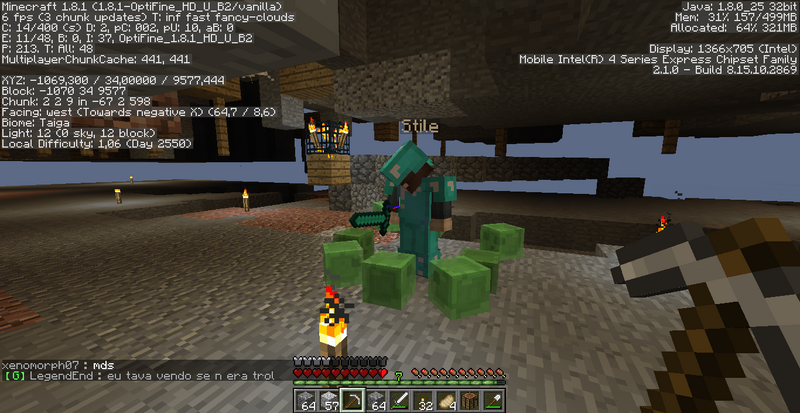Switch to the iron shovel slot
This screenshot has height=413, width=800.
[494, 400]
